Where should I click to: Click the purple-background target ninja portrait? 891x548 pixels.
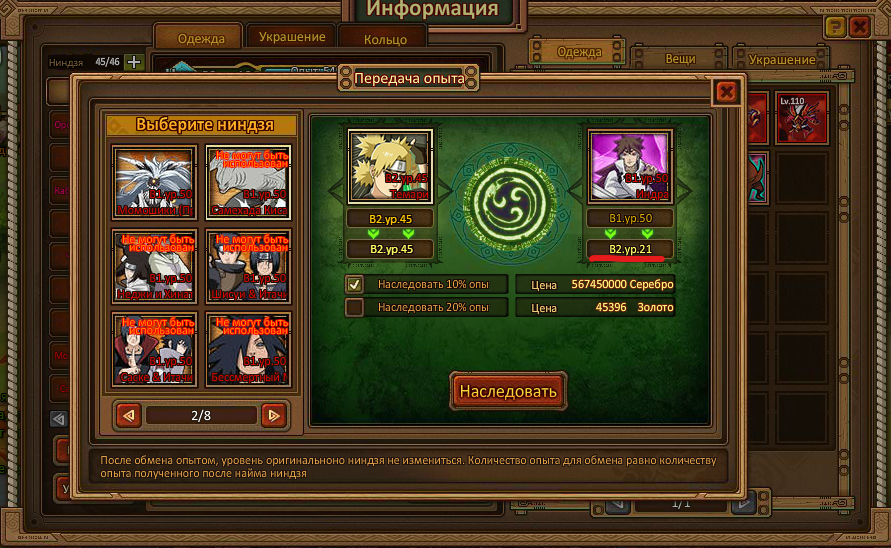click(x=628, y=168)
